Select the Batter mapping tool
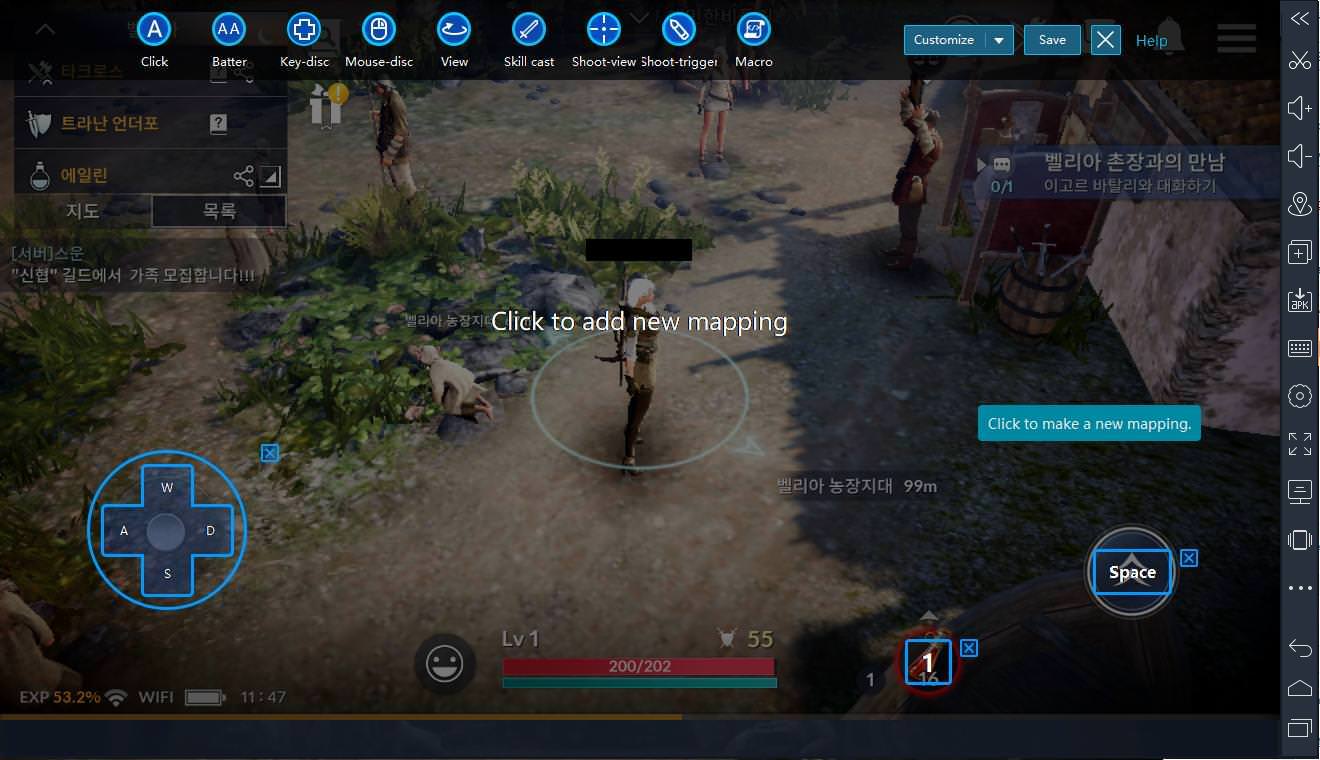1320x760 pixels. pos(228,30)
